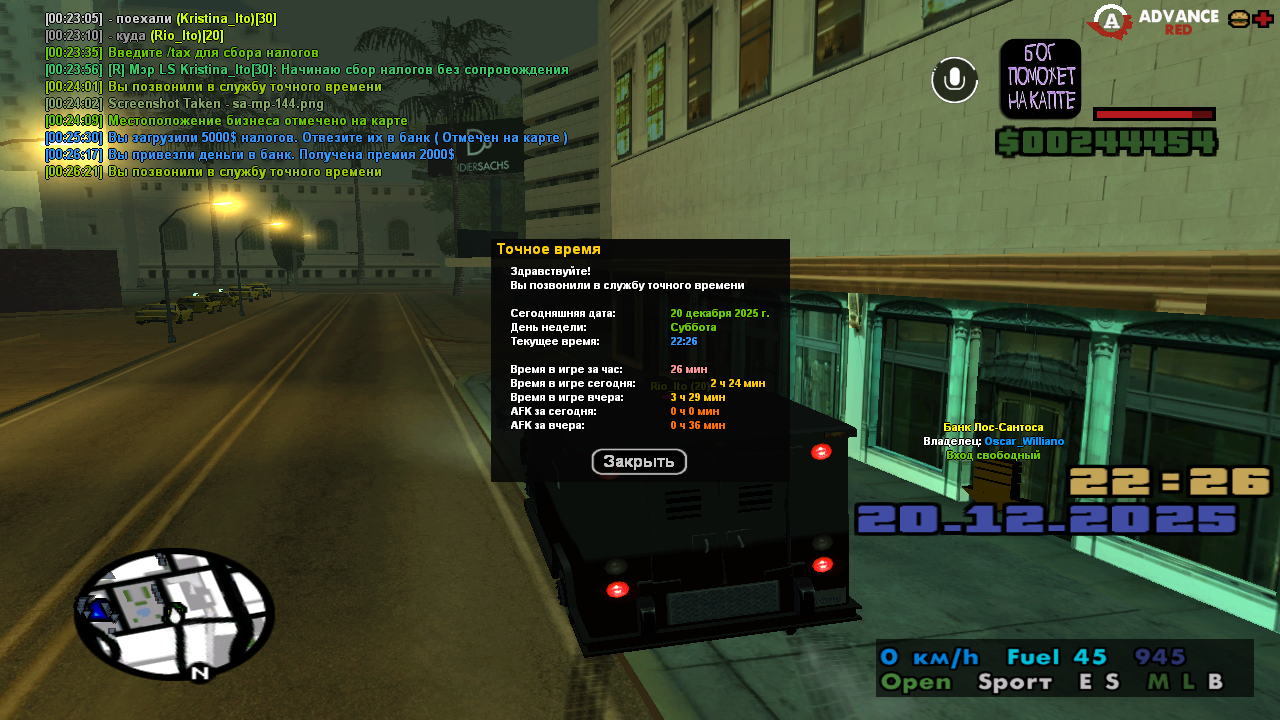The height and width of the screenshot is (720, 1280).
Task: Click the circular radar minimap
Action: 174,613
